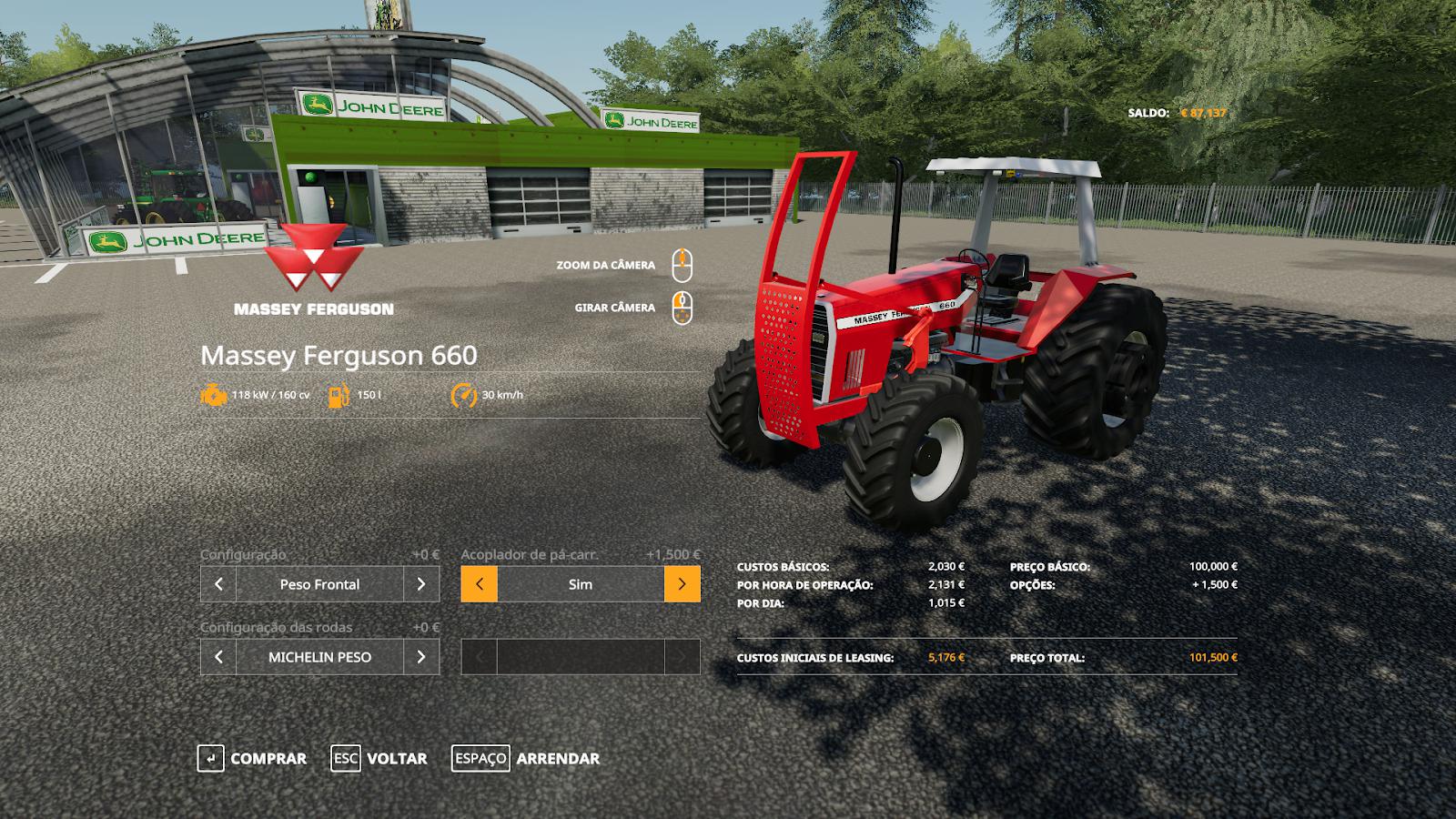1456x819 pixels.
Task: Go back with the VOLTAR button
Action: [x=379, y=758]
